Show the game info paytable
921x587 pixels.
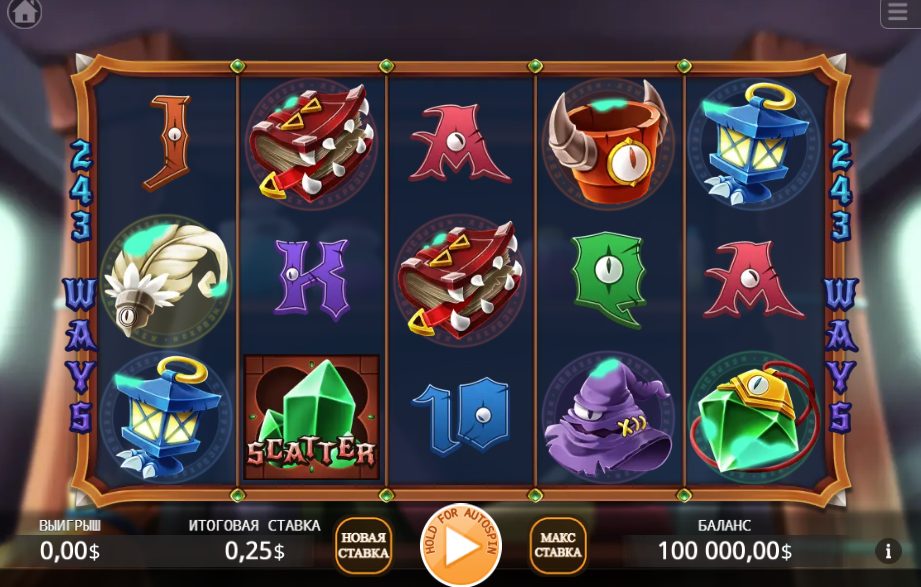pyautogui.click(x=887, y=550)
